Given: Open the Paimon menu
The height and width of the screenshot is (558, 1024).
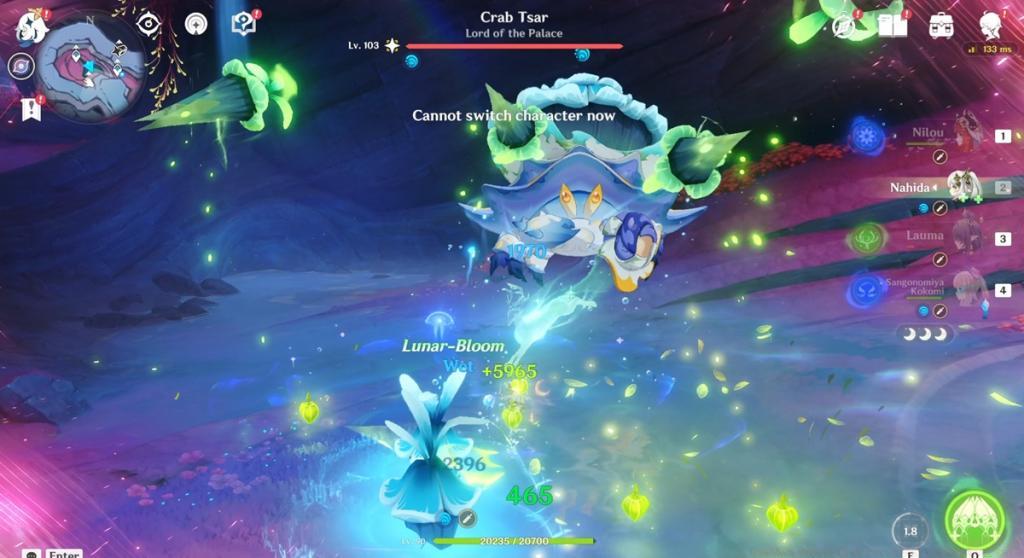Looking at the screenshot, I should [x=32, y=26].
